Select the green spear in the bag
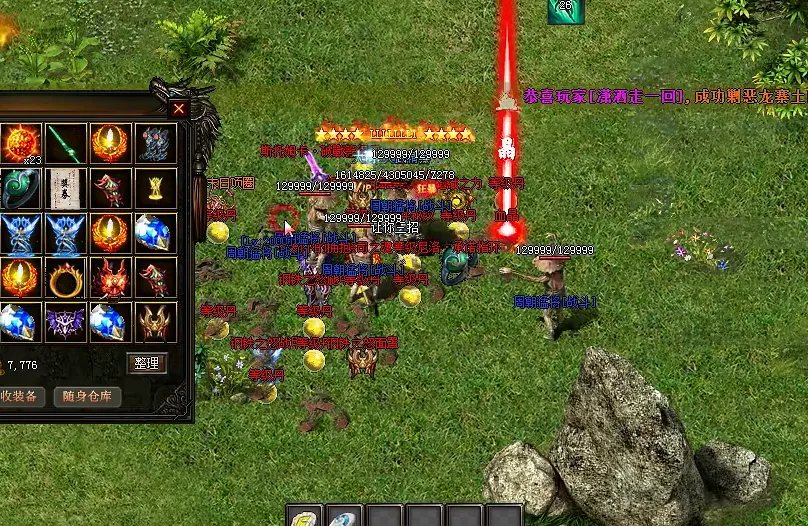808x526 pixels. [x=65, y=143]
